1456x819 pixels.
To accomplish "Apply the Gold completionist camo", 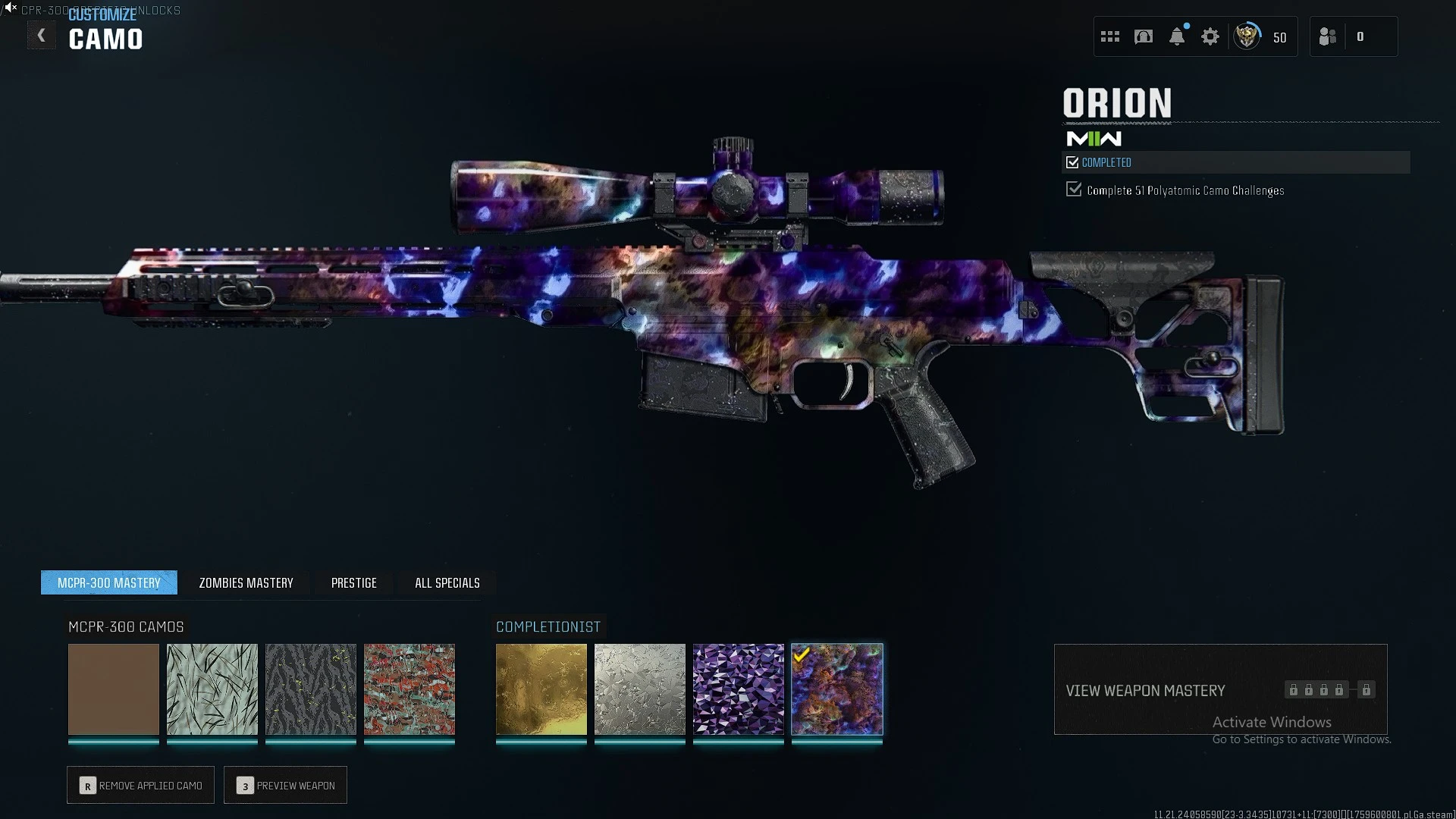I will [x=541, y=689].
